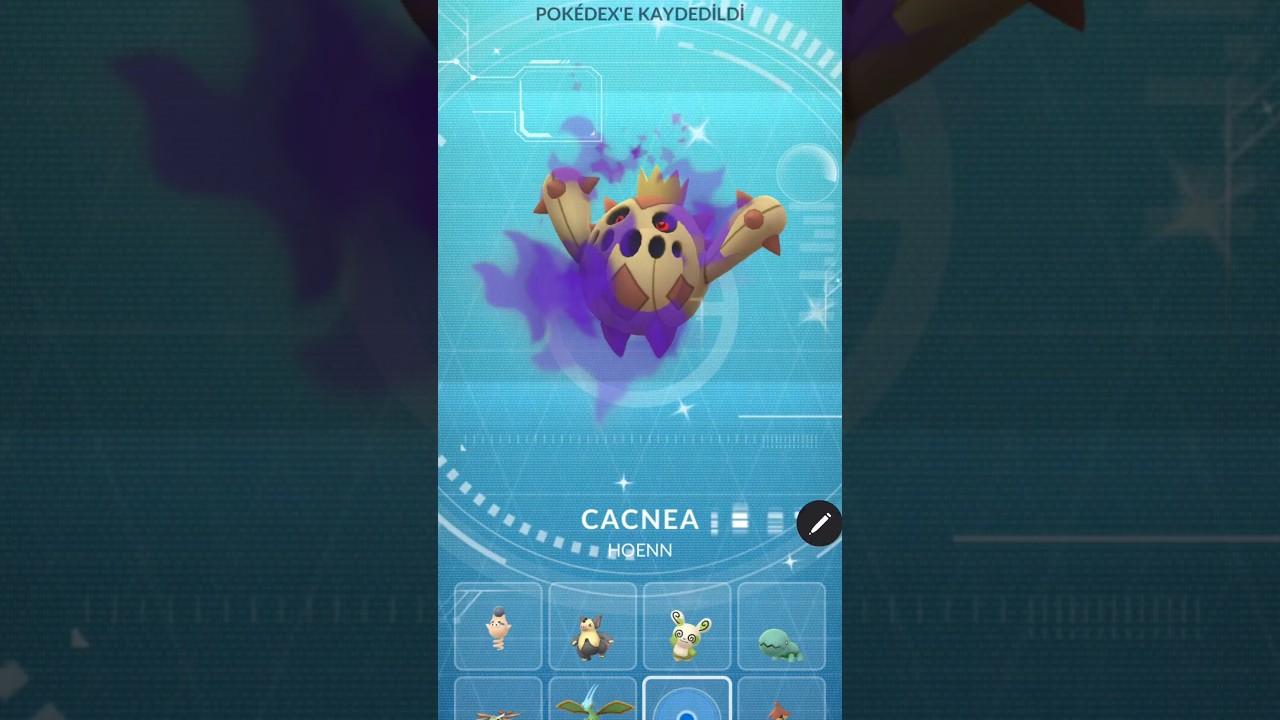This screenshot has width=1280, height=720.
Task: Select the Grumpig Pokédex entry
Action: tap(593, 627)
